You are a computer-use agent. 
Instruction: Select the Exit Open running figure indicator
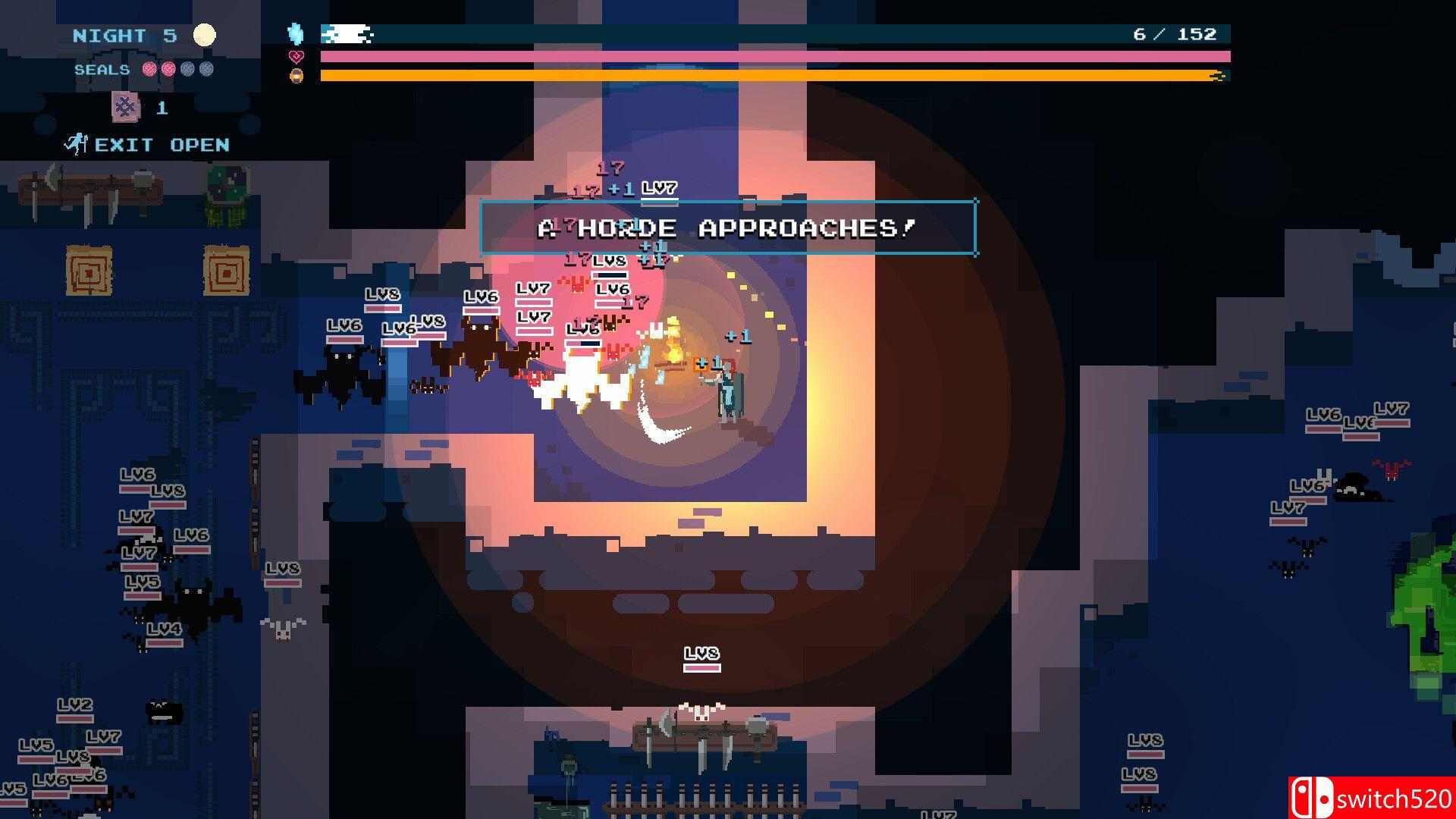coord(76,144)
